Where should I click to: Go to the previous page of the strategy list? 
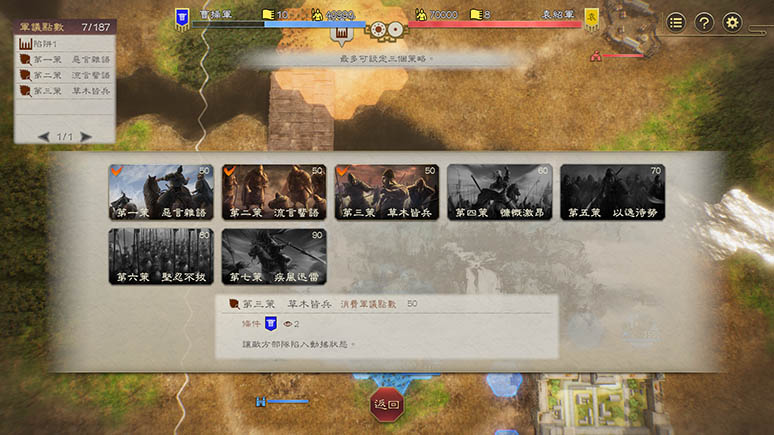[44, 136]
